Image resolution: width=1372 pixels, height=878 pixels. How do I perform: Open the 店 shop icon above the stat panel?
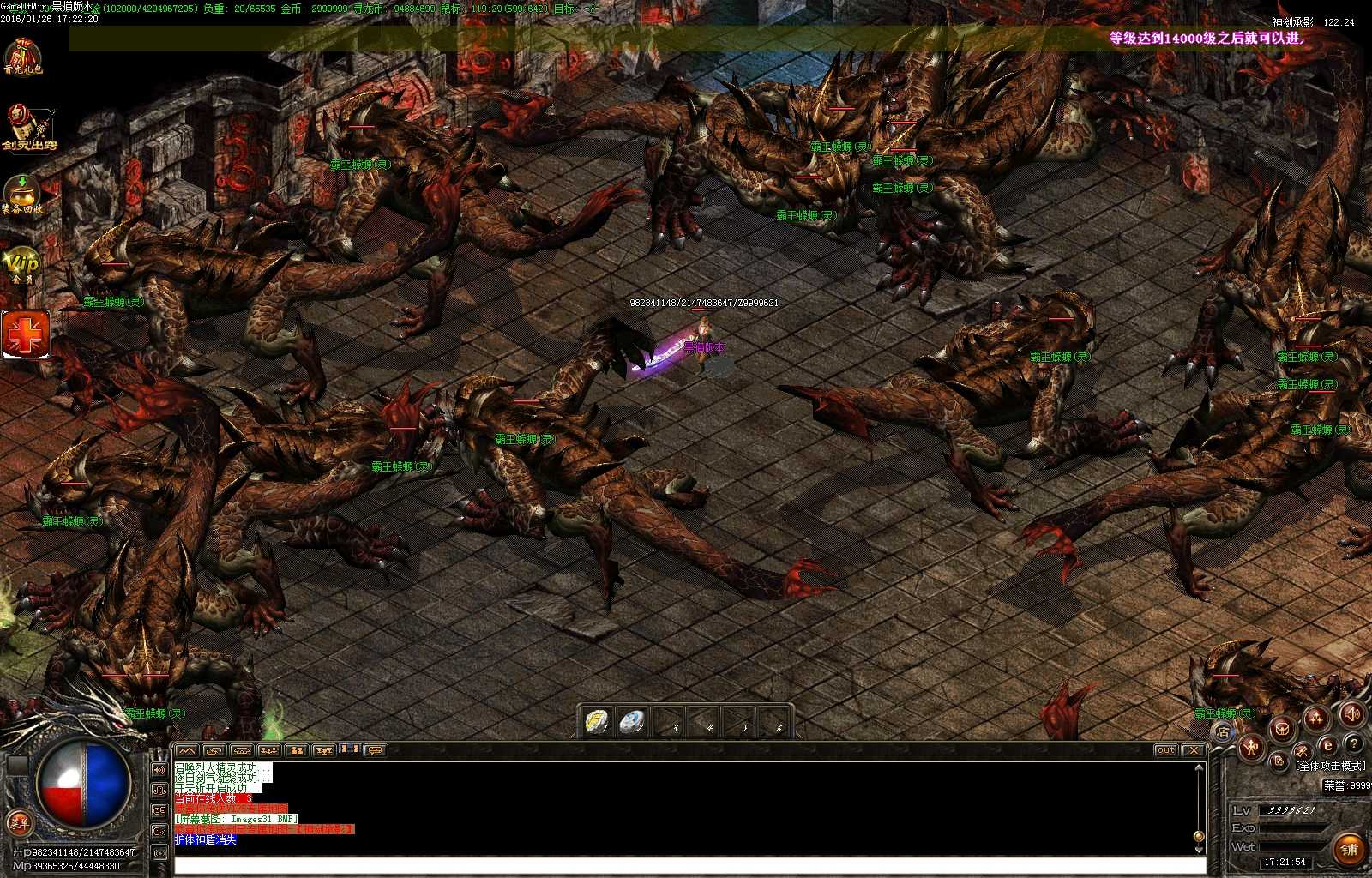point(1223,731)
